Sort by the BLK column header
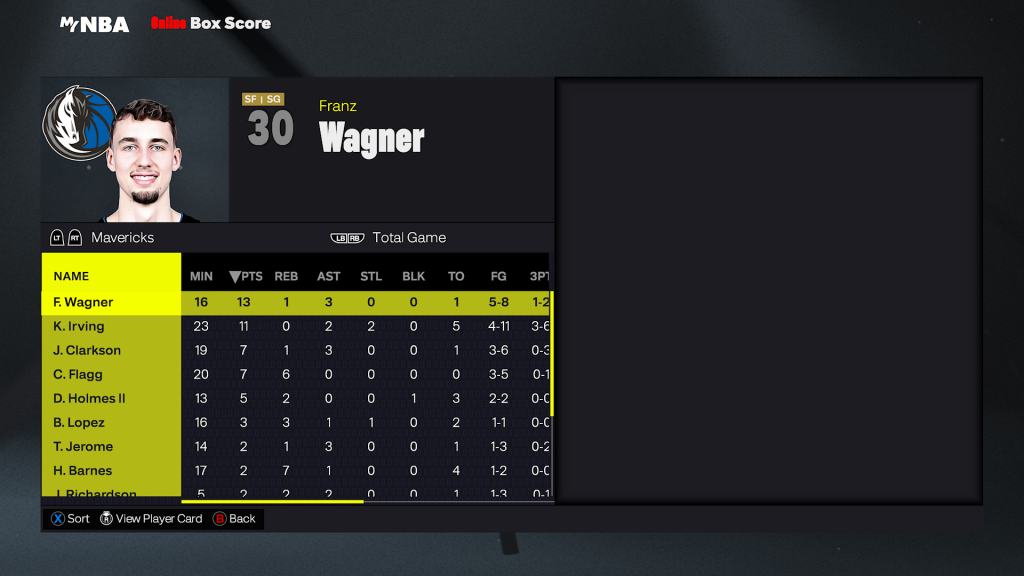The image size is (1024, 576). click(414, 276)
